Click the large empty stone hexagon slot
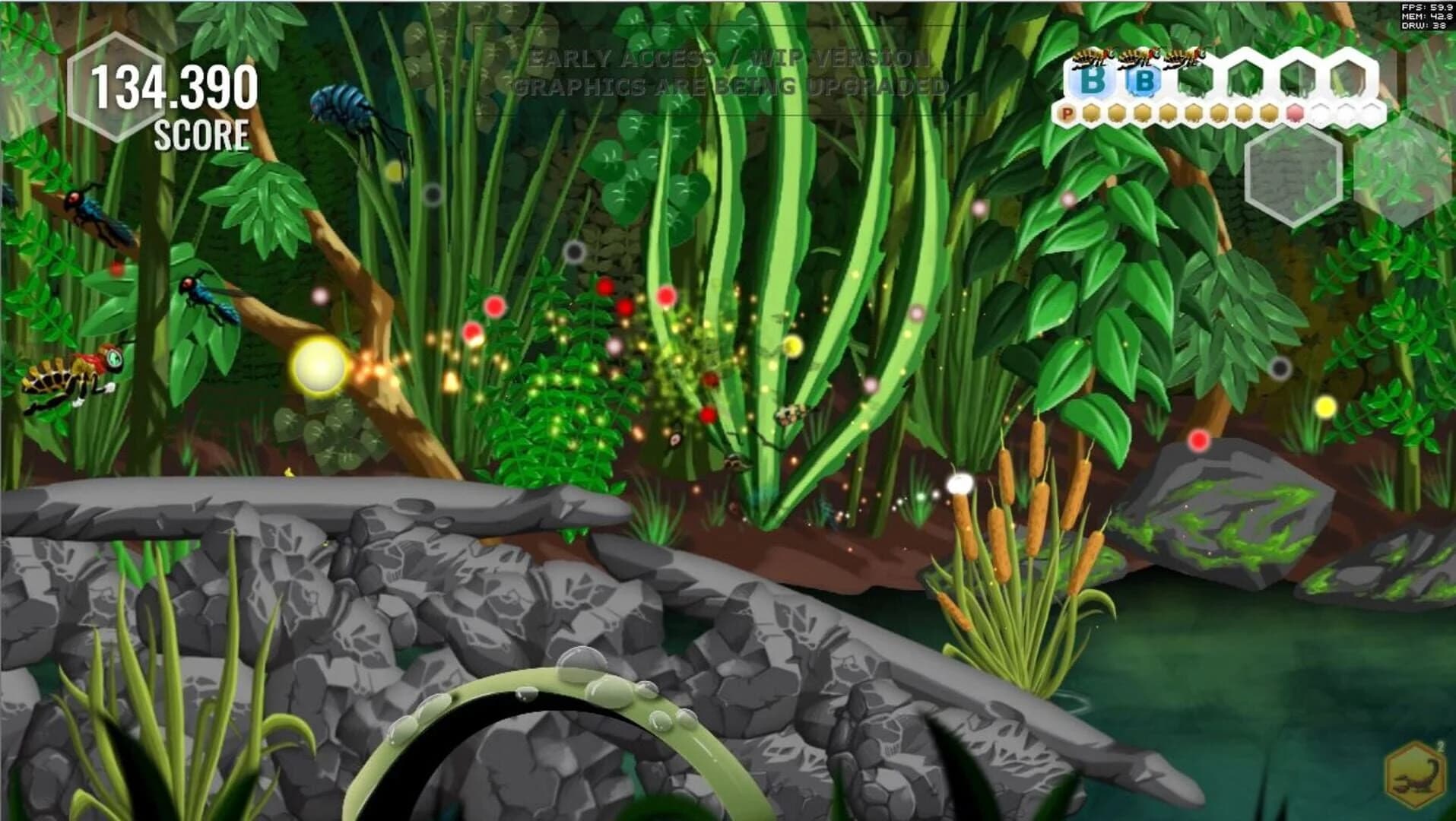1456x821 pixels. 1293,175
